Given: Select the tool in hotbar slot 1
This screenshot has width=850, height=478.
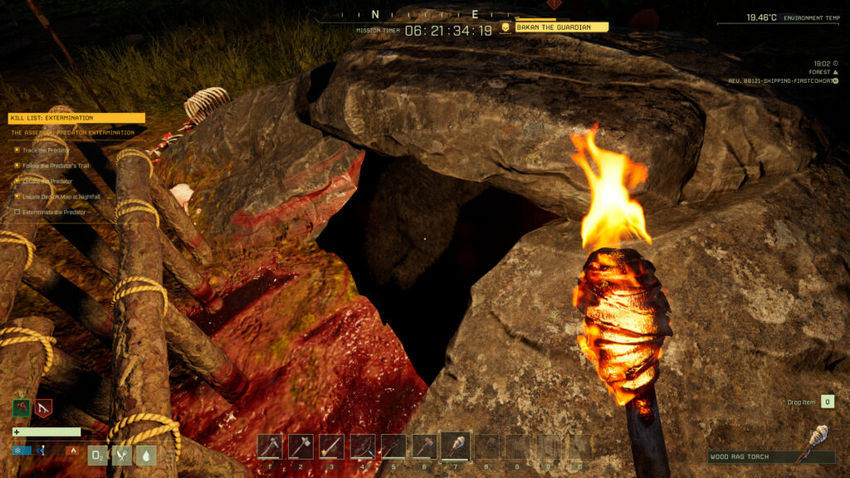Looking at the screenshot, I should 270,446.
